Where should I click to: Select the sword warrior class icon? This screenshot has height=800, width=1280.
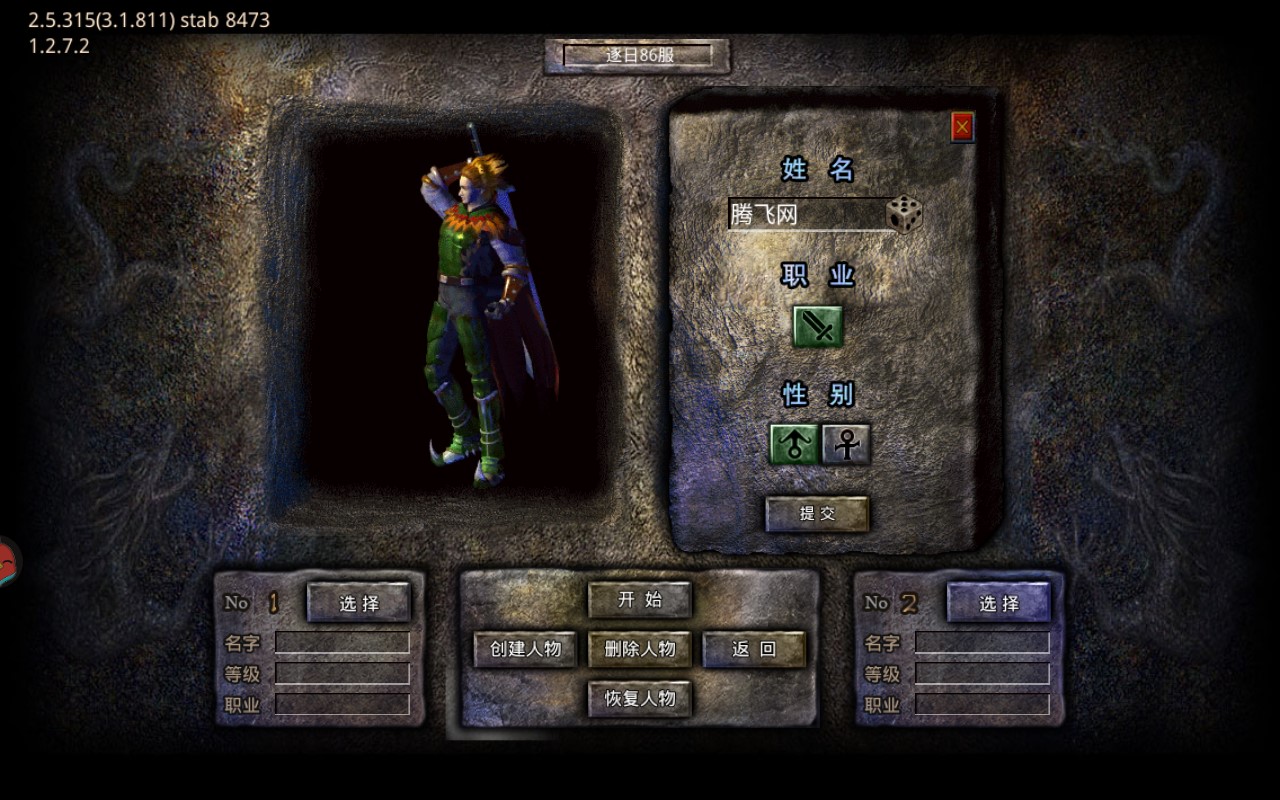click(818, 327)
